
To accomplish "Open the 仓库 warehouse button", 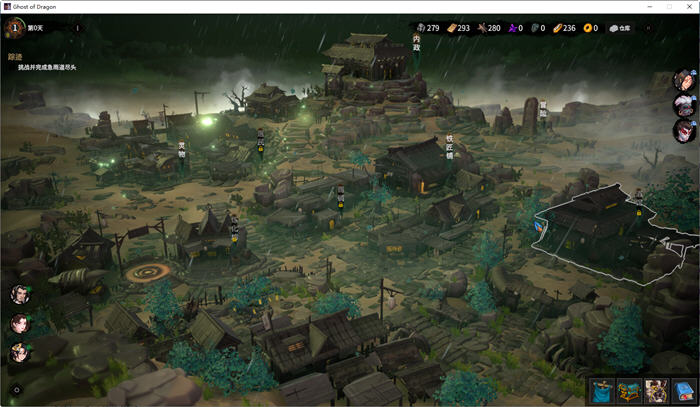I will pyautogui.click(x=620, y=28).
